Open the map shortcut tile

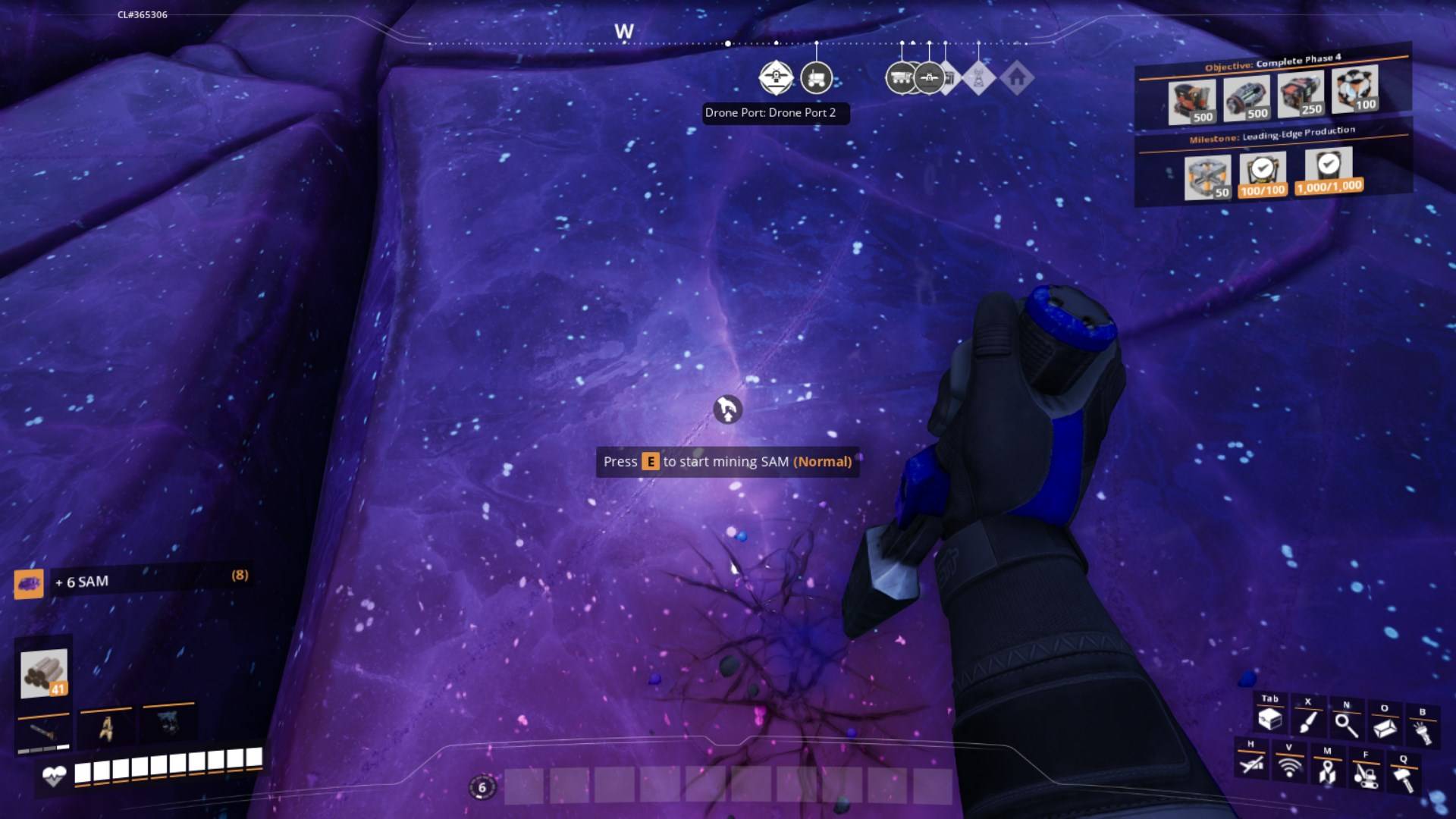point(1327,770)
